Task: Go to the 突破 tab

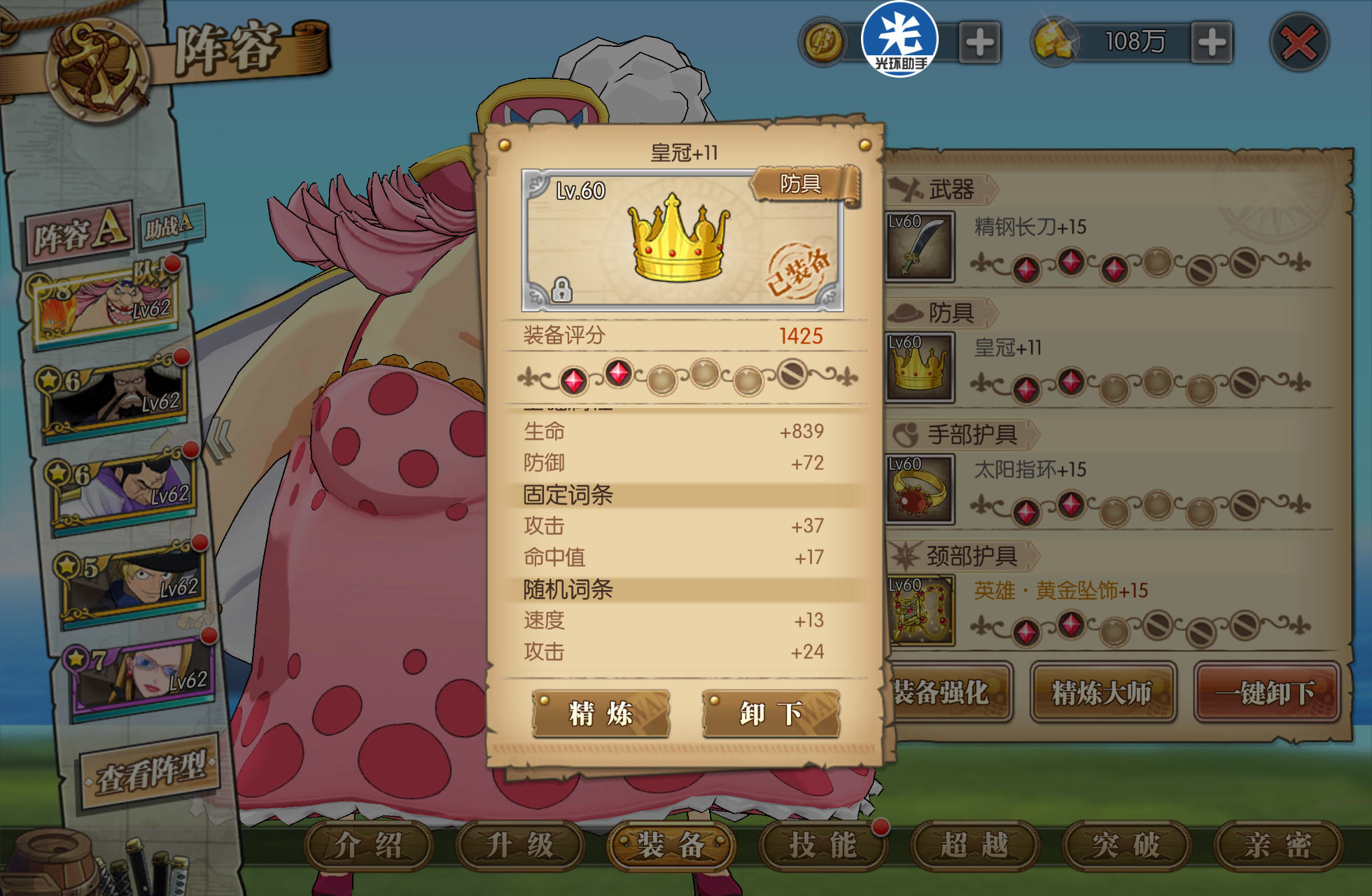Action: coord(1126,845)
